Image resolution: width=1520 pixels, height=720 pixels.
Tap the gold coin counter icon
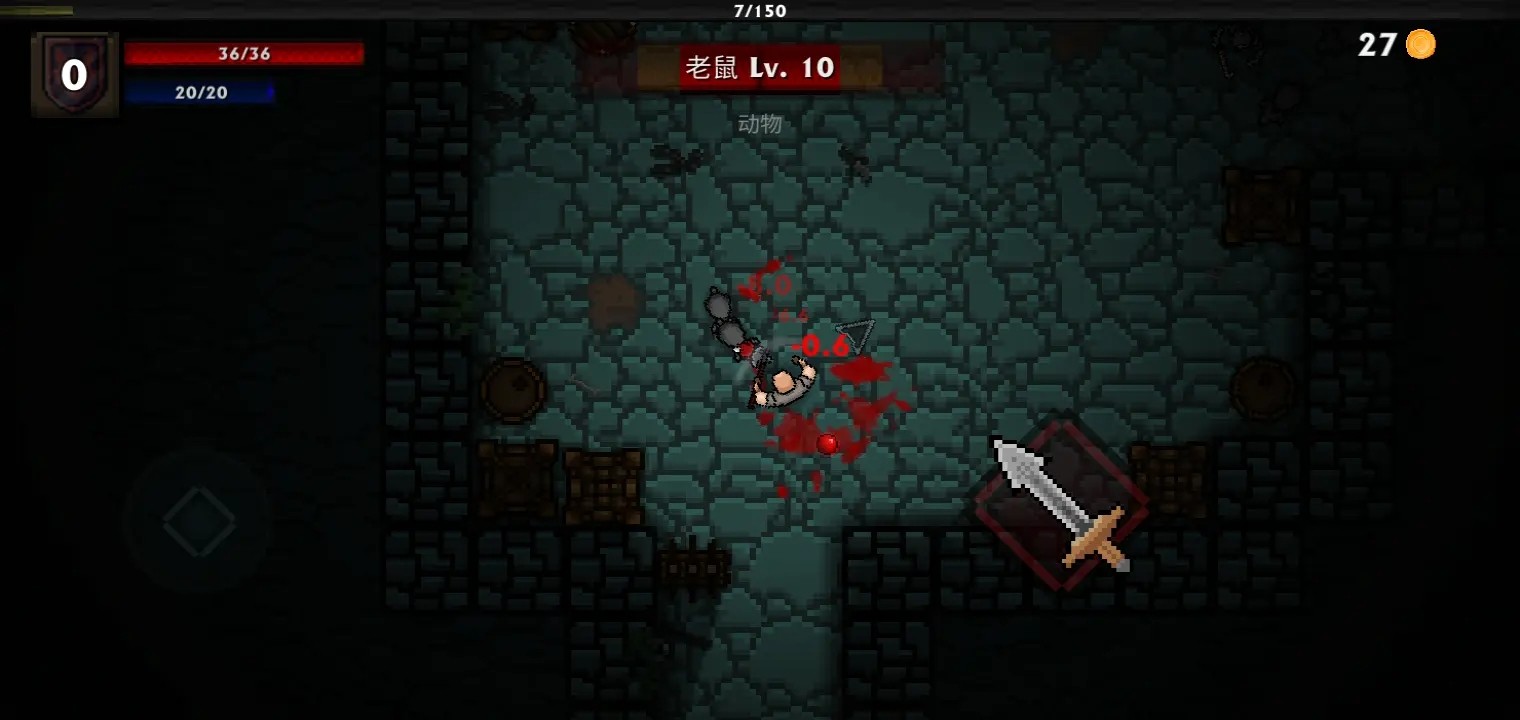(1420, 44)
